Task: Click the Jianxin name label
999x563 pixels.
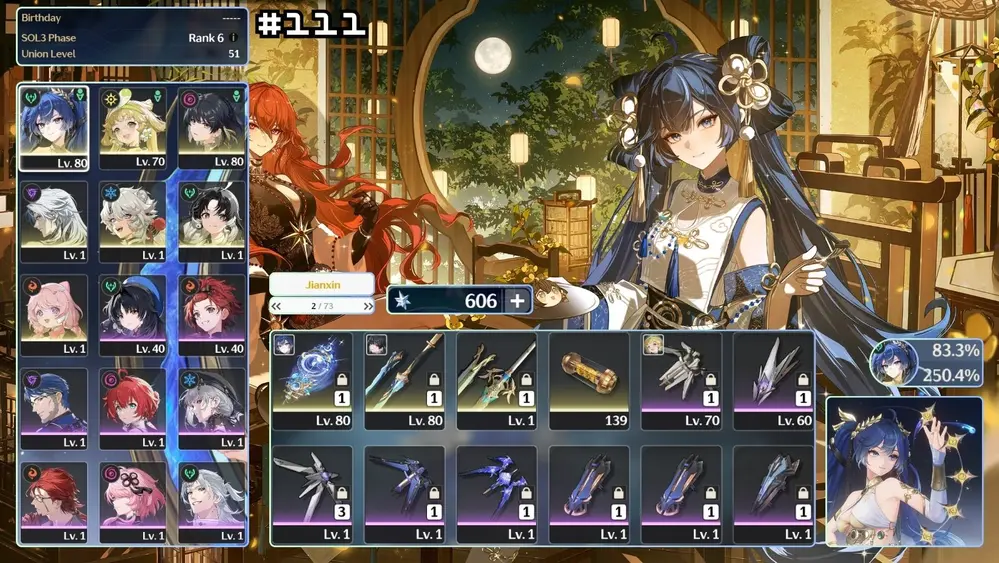Action: tap(322, 285)
